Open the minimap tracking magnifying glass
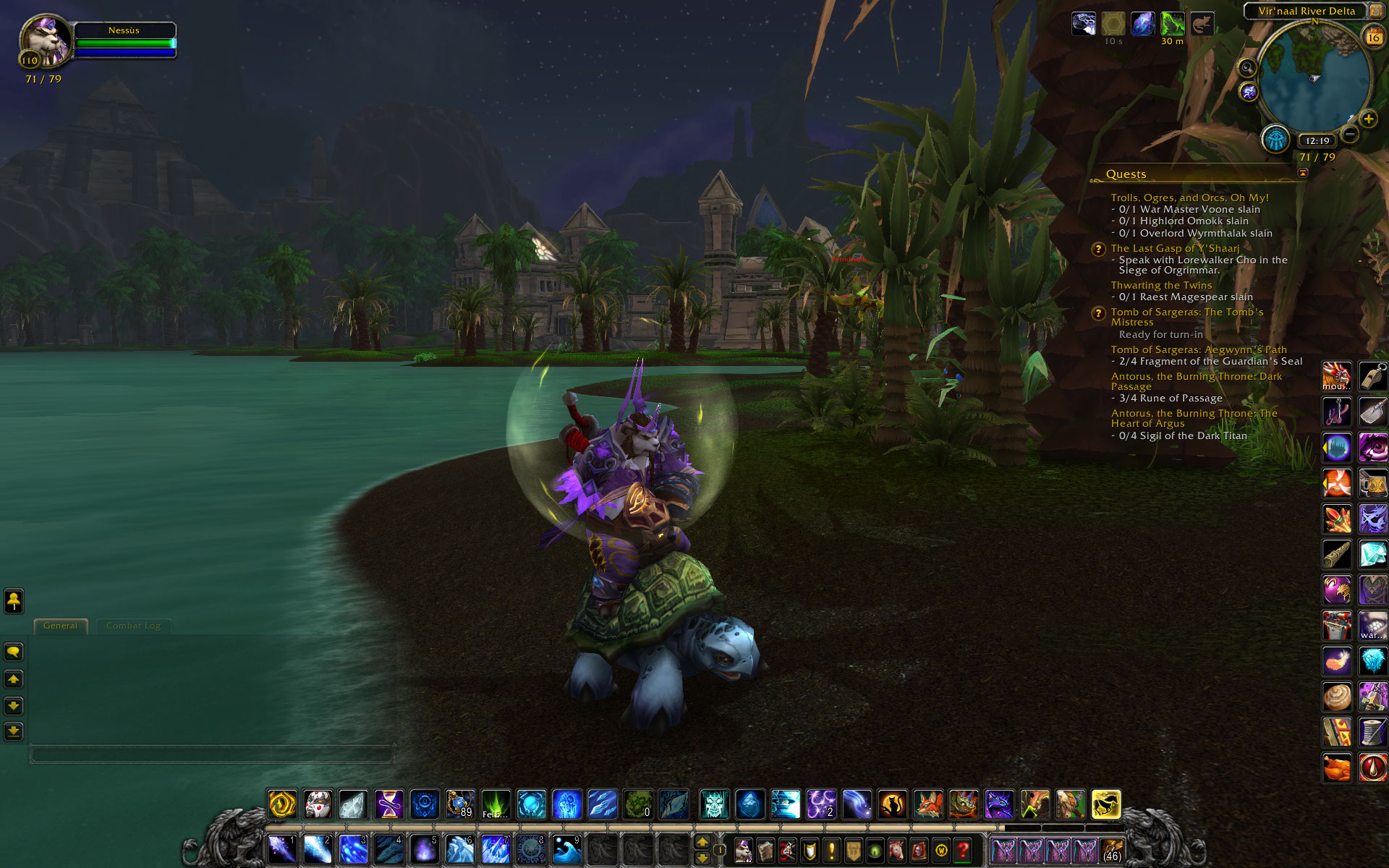Viewport: 1389px width, 868px height. point(1247,68)
